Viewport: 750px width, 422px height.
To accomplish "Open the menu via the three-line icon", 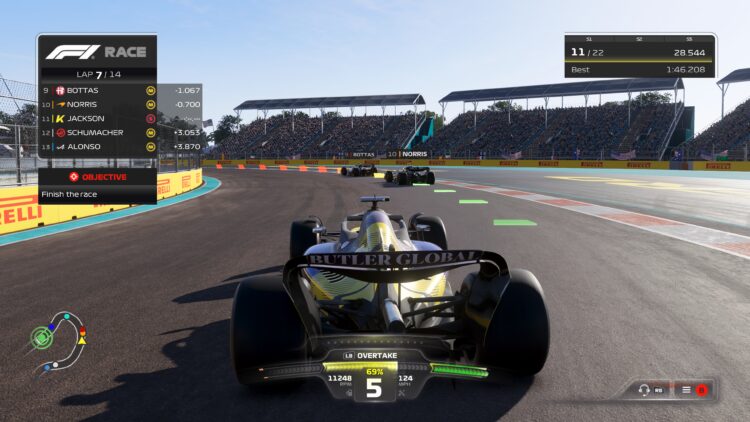I will (x=687, y=389).
